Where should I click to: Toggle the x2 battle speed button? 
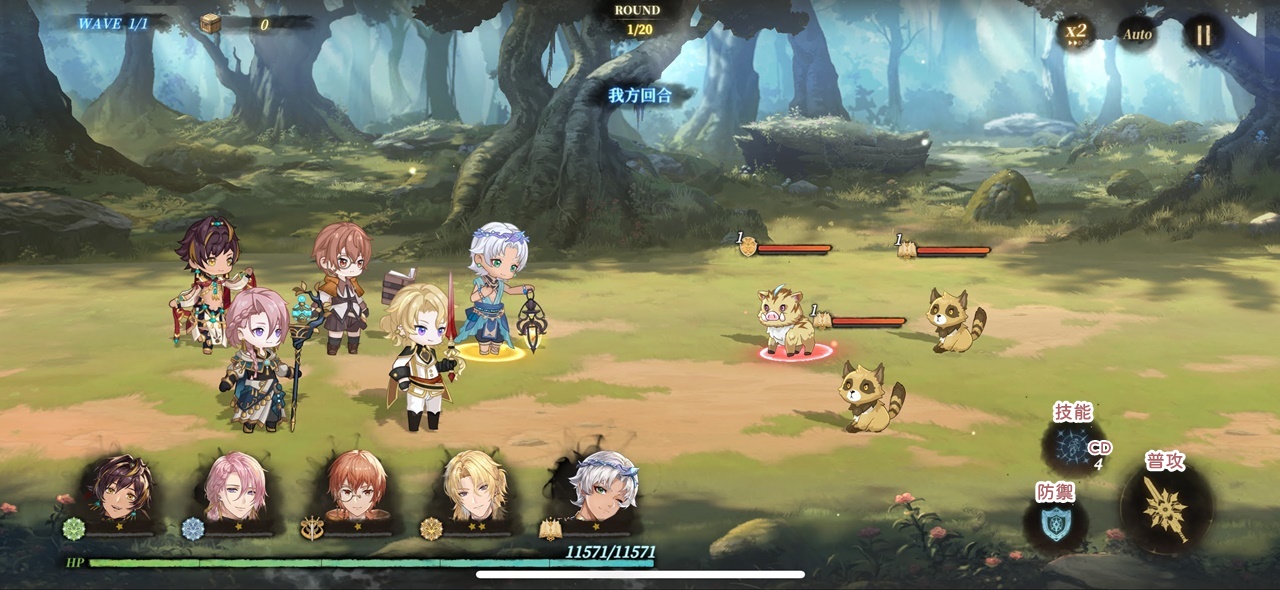pyautogui.click(x=1076, y=33)
